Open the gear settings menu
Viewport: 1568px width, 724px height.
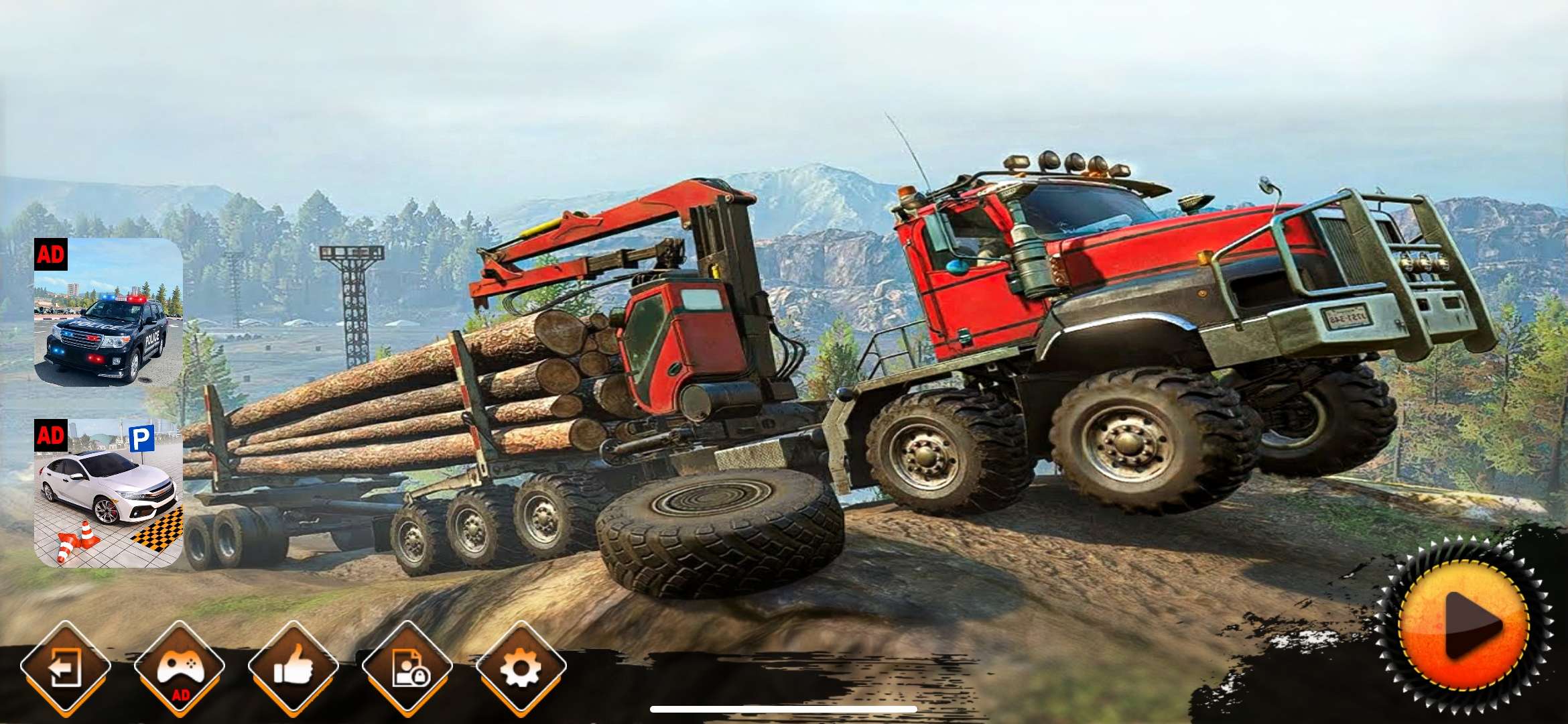tap(521, 667)
